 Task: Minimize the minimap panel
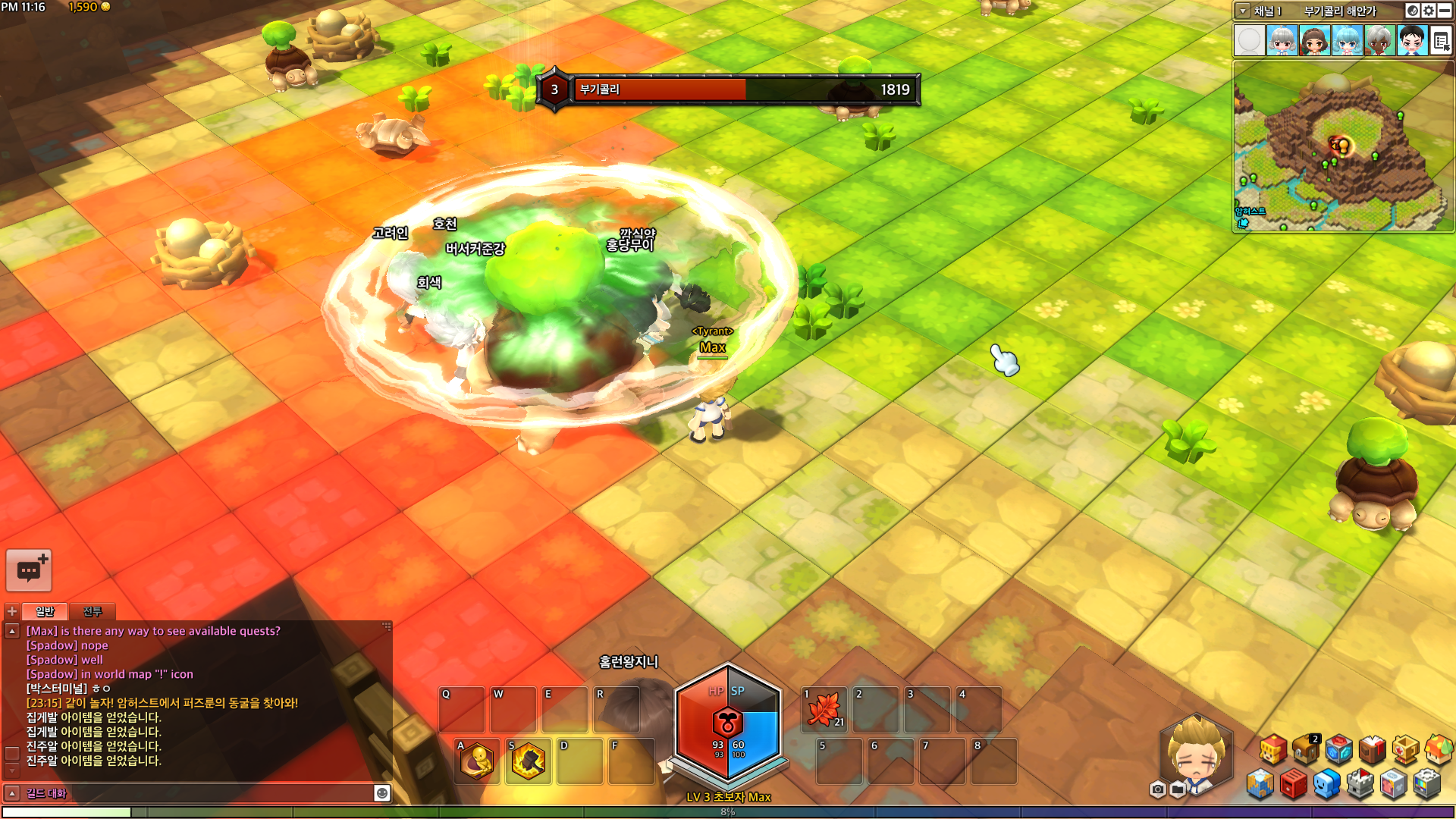click(1446, 11)
